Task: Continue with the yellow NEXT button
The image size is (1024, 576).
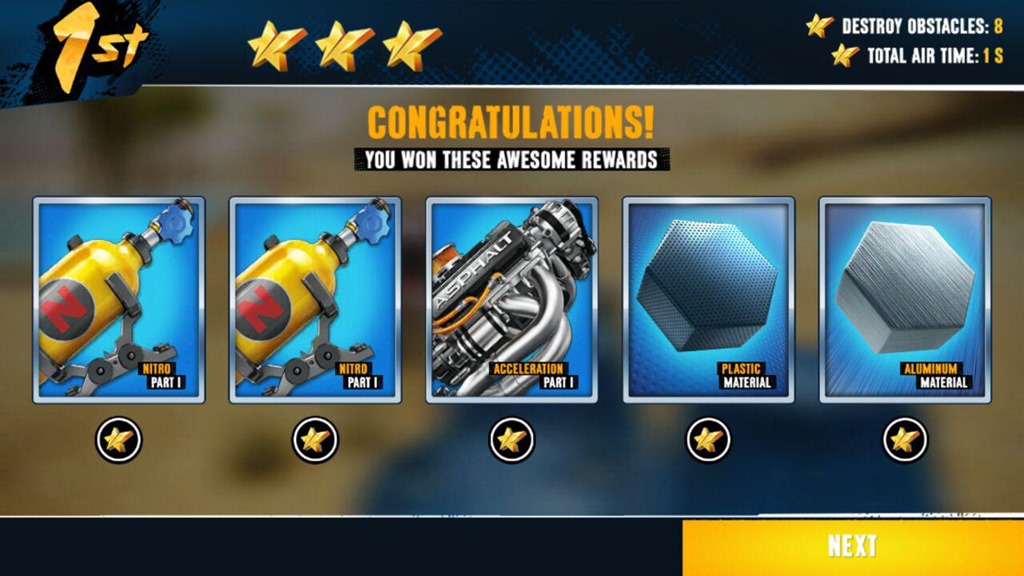Action: pos(852,546)
